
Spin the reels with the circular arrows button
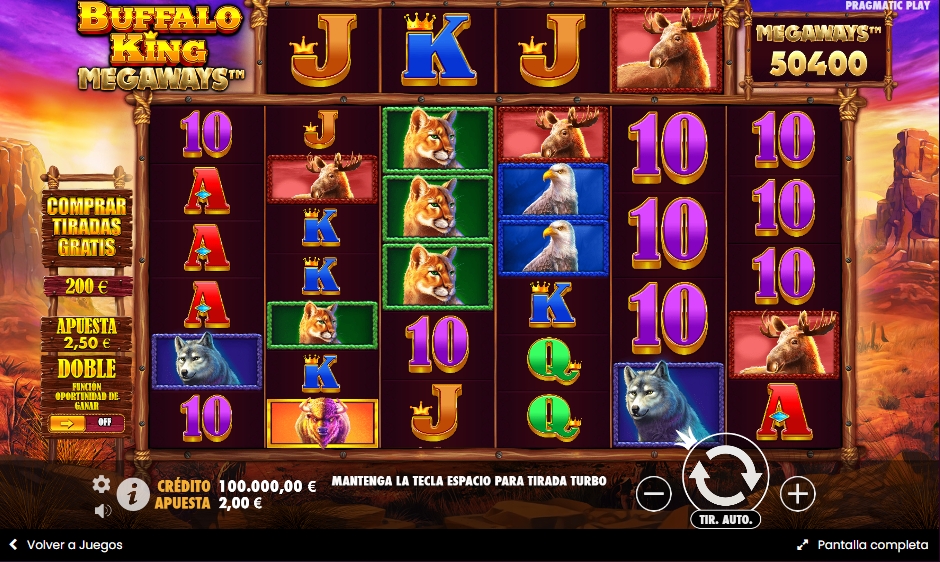[725, 476]
